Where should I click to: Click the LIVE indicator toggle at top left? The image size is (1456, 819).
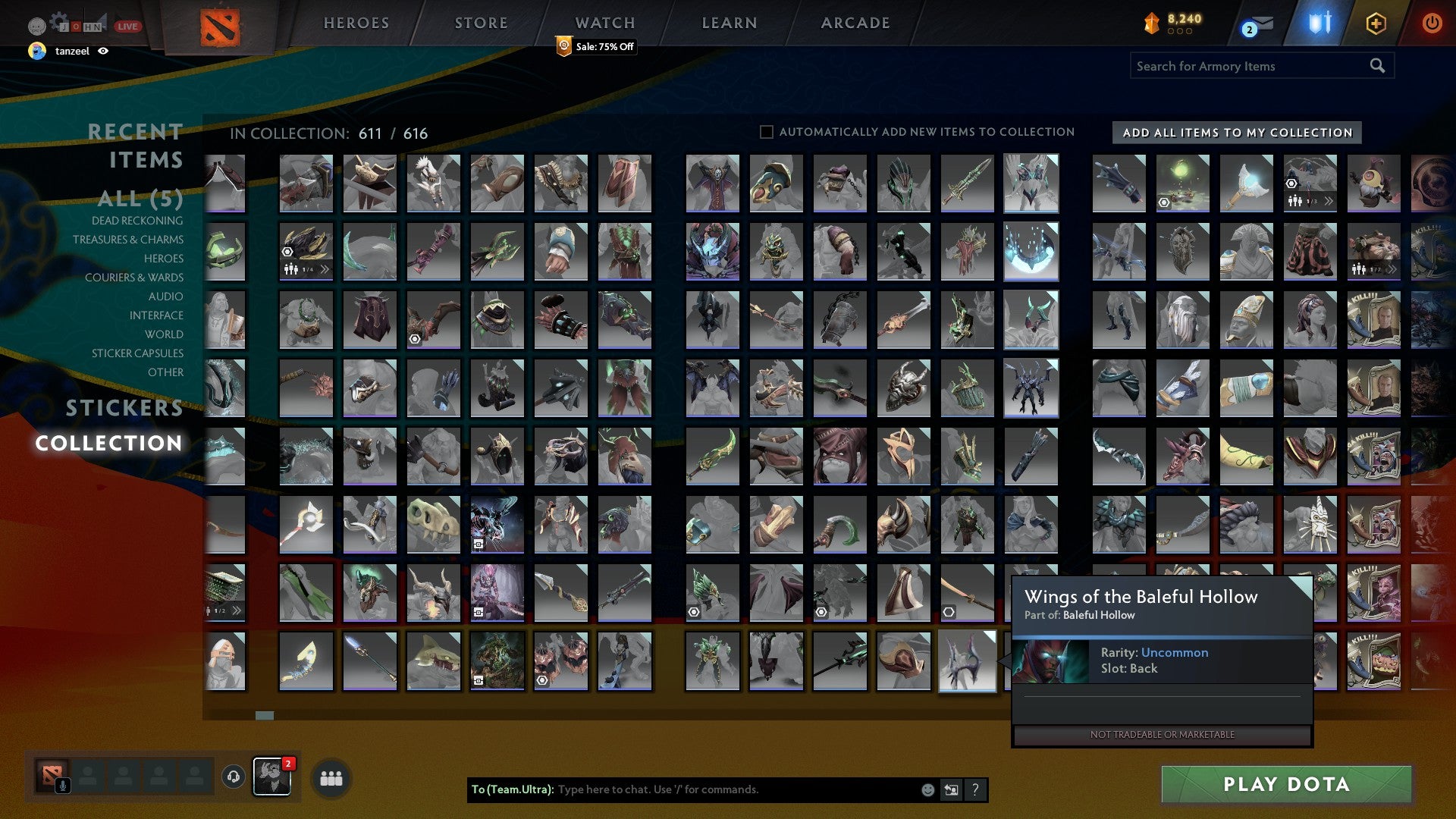126,26
